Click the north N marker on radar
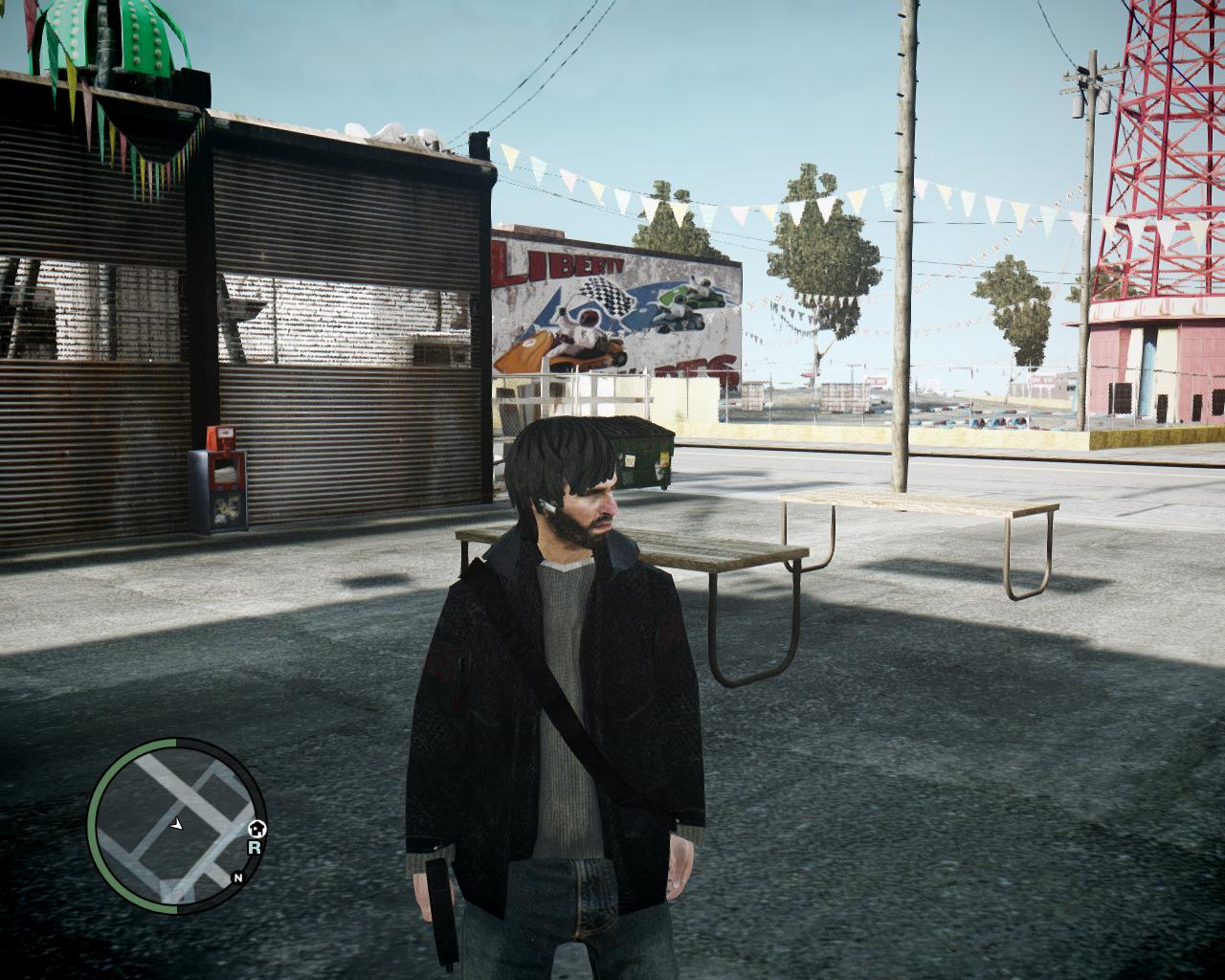Image resolution: width=1225 pixels, height=980 pixels. (x=236, y=877)
